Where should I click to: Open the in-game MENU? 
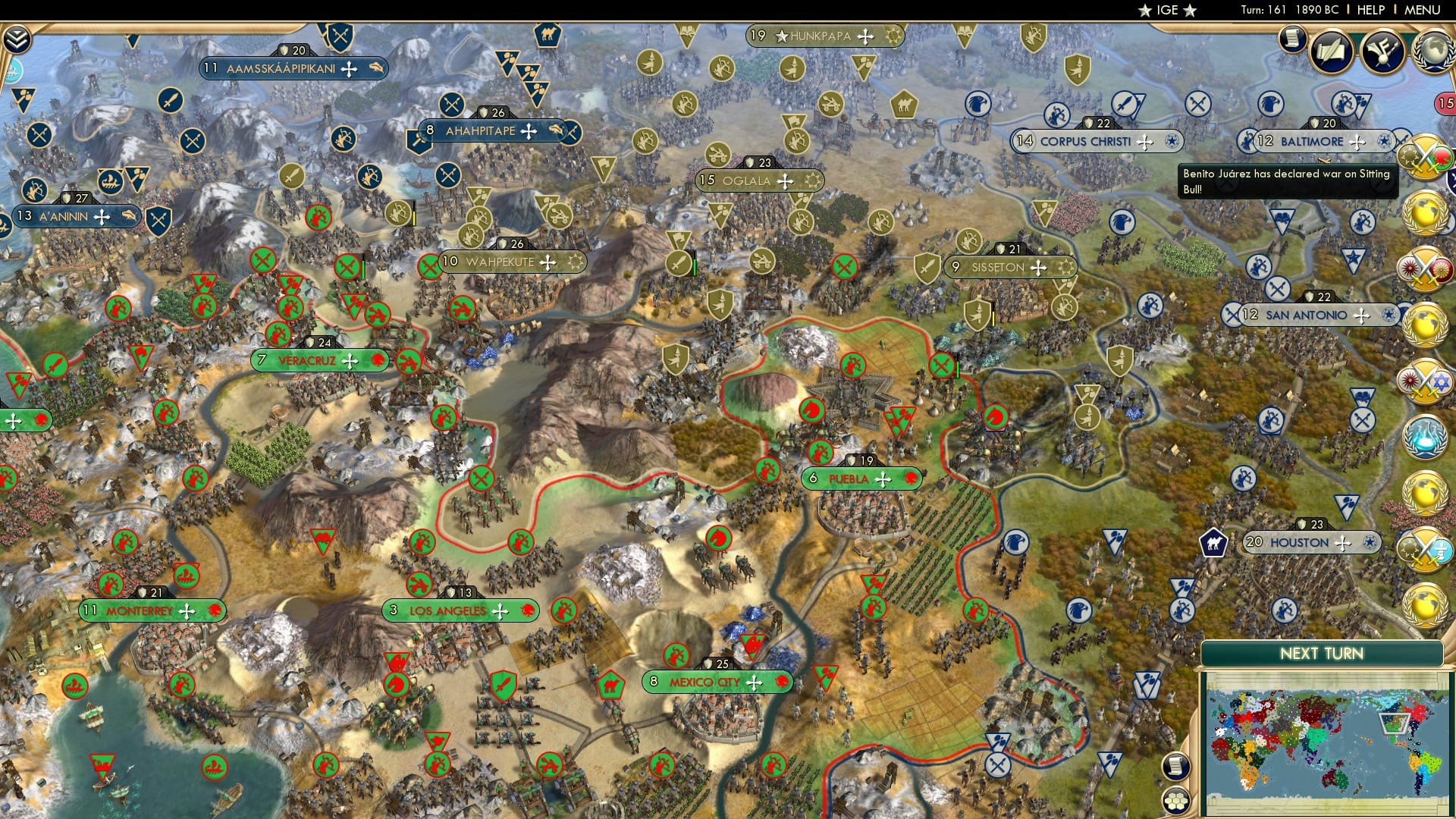coord(1424,10)
